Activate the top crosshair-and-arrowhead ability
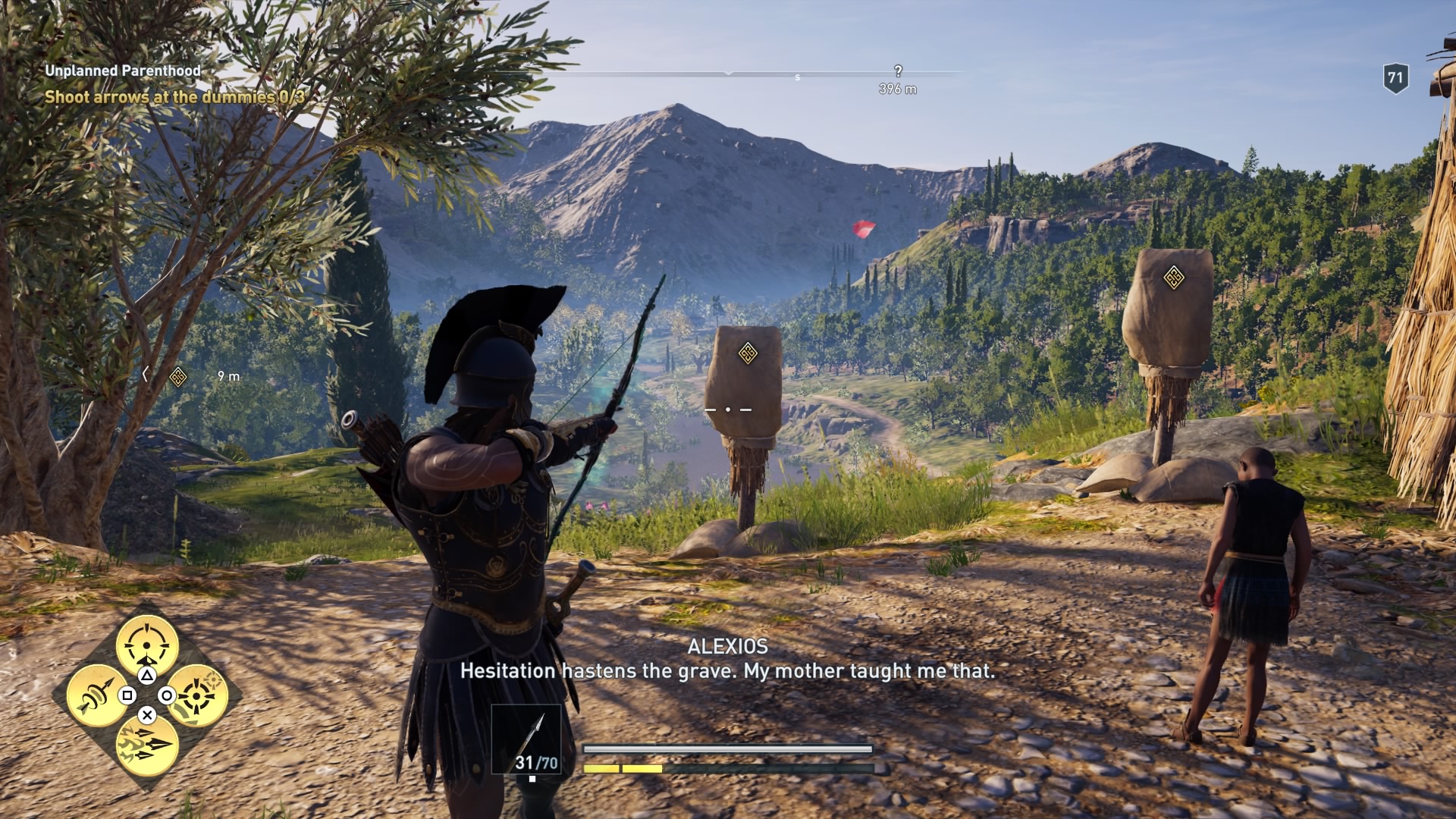This screenshot has height=819, width=1456. click(x=147, y=645)
